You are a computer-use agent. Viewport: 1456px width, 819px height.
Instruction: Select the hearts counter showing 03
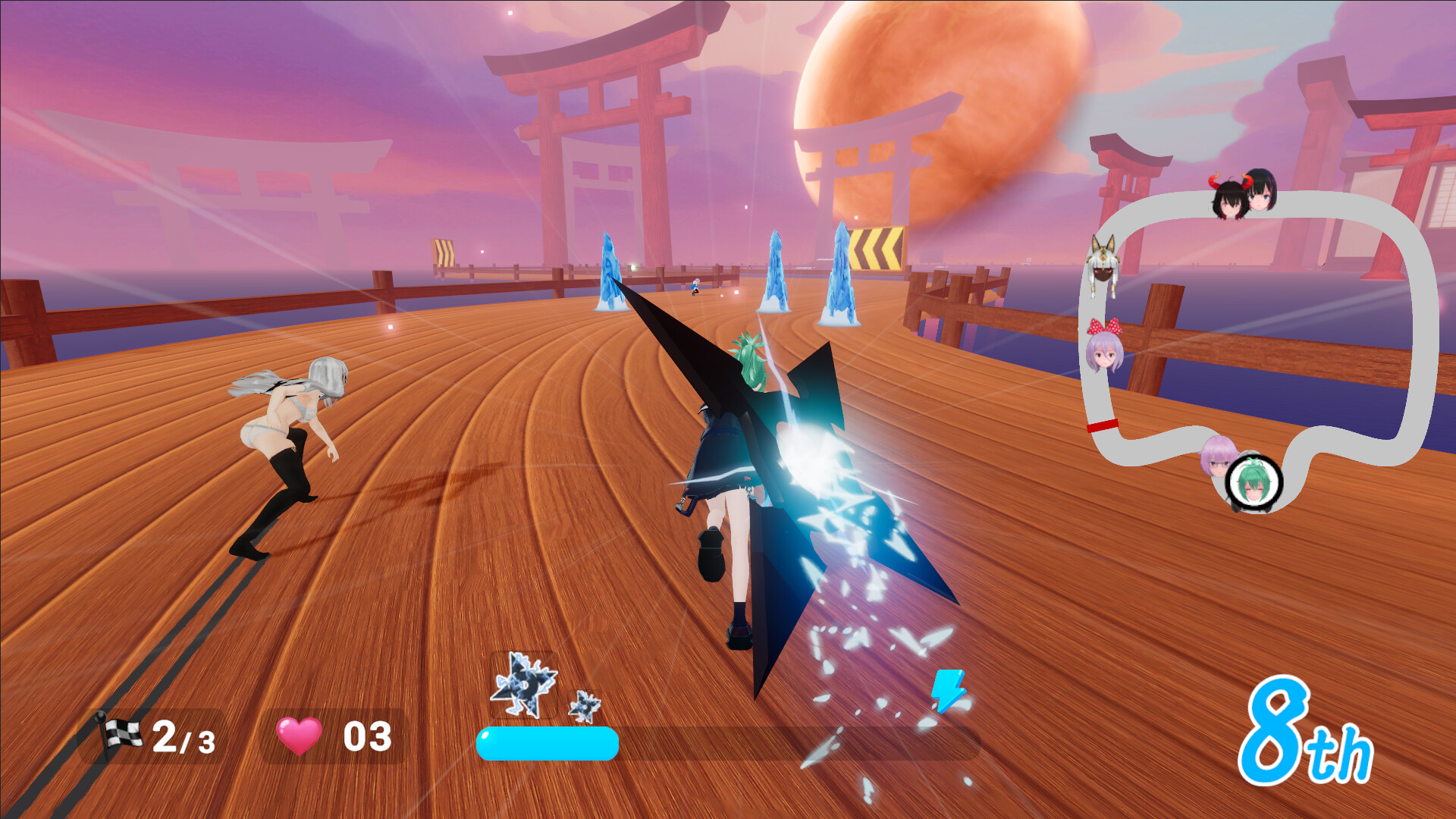point(367,735)
